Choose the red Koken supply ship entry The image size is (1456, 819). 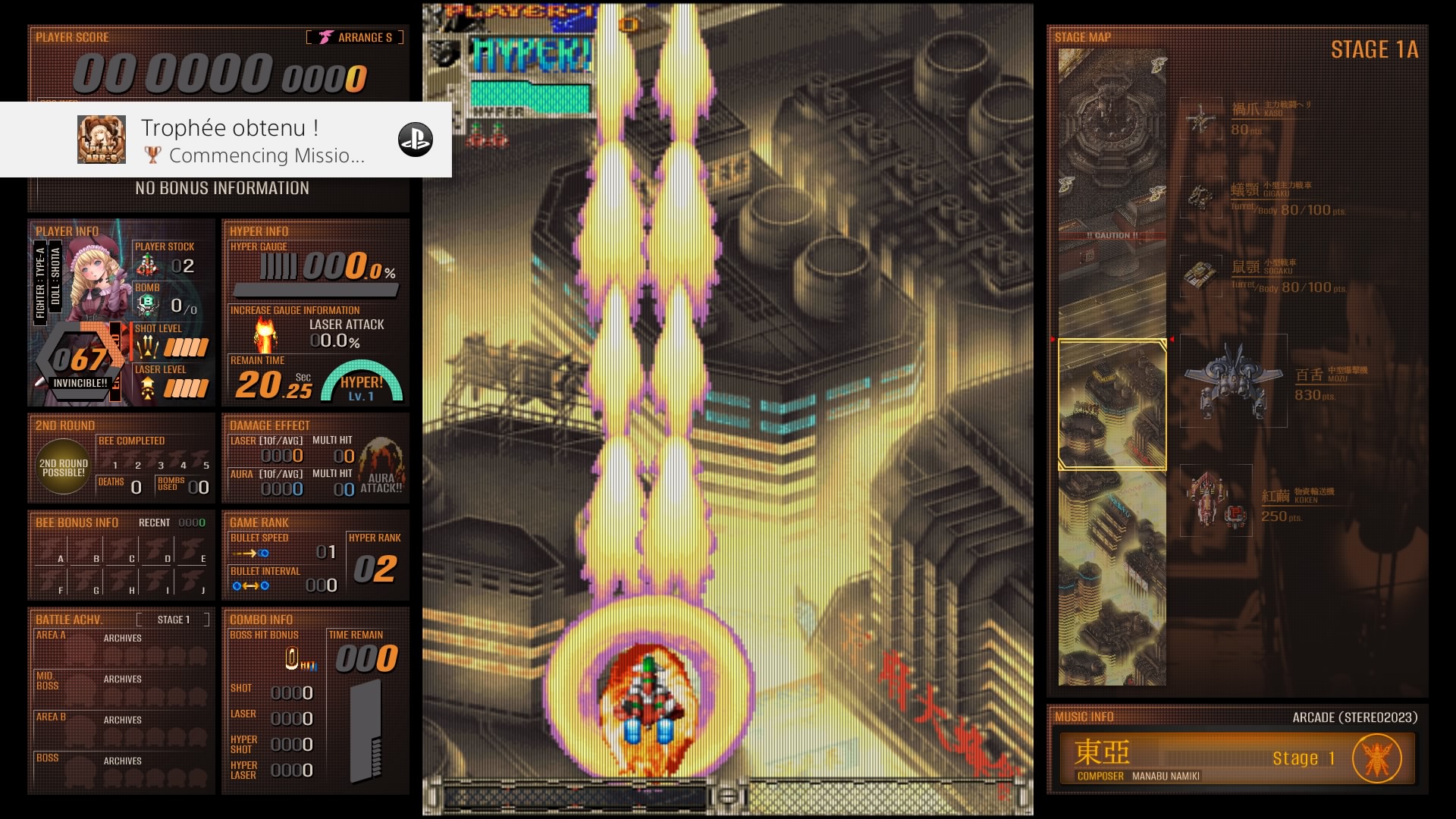1216,500
